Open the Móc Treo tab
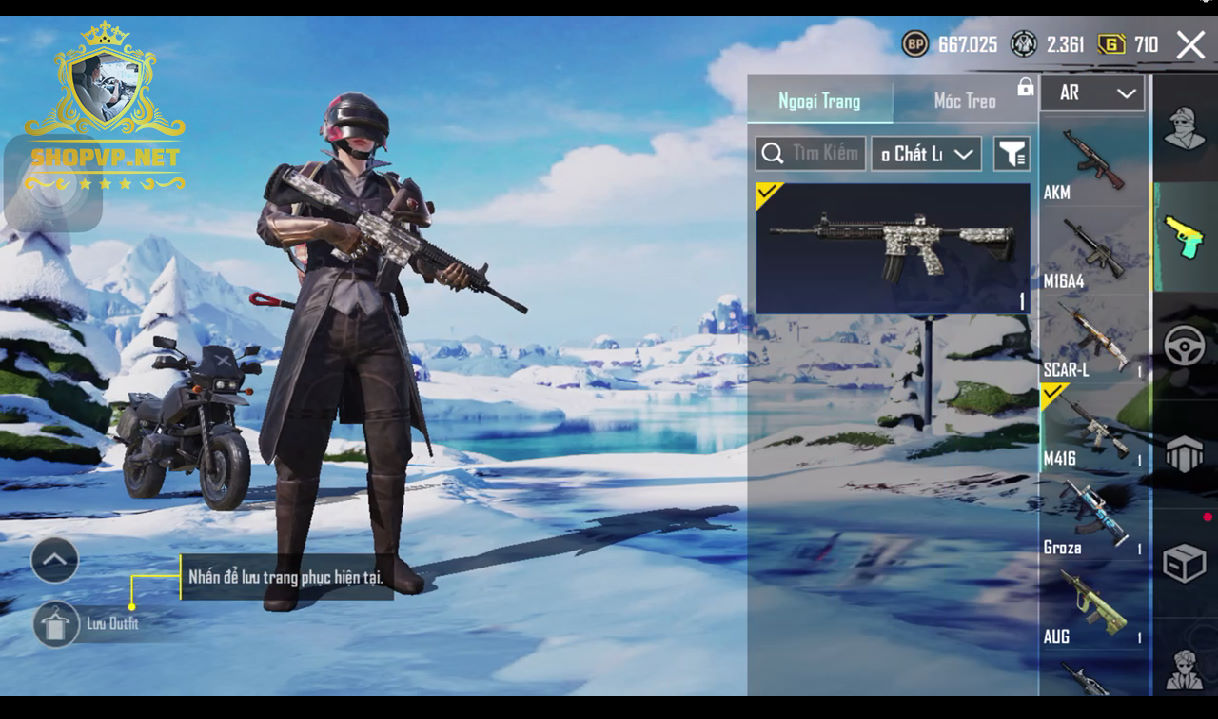Screen dimensions: 1218x719 (x=964, y=101)
